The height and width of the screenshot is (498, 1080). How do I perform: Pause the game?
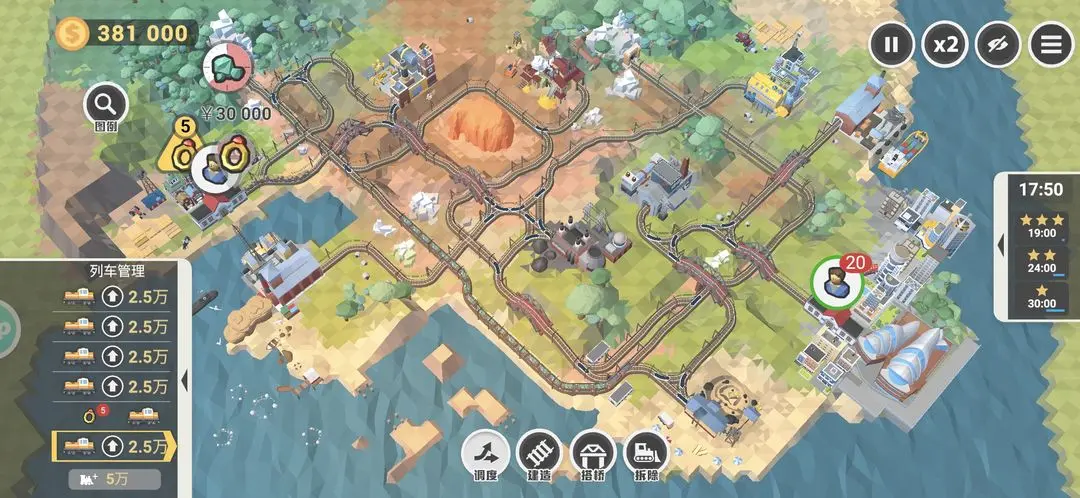pyautogui.click(x=892, y=44)
